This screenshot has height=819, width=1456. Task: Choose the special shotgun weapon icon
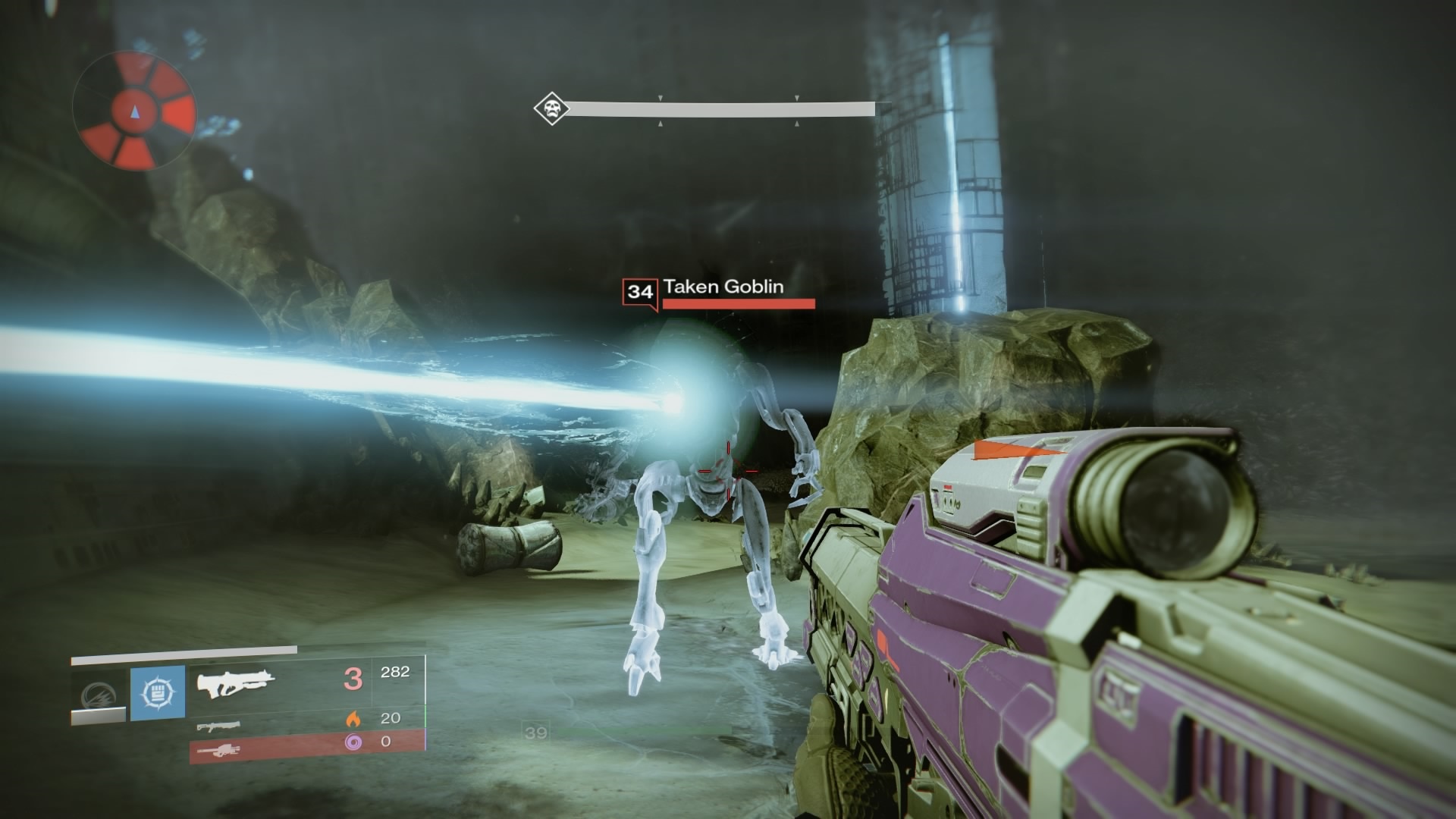pyautogui.click(x=218, y=726)
